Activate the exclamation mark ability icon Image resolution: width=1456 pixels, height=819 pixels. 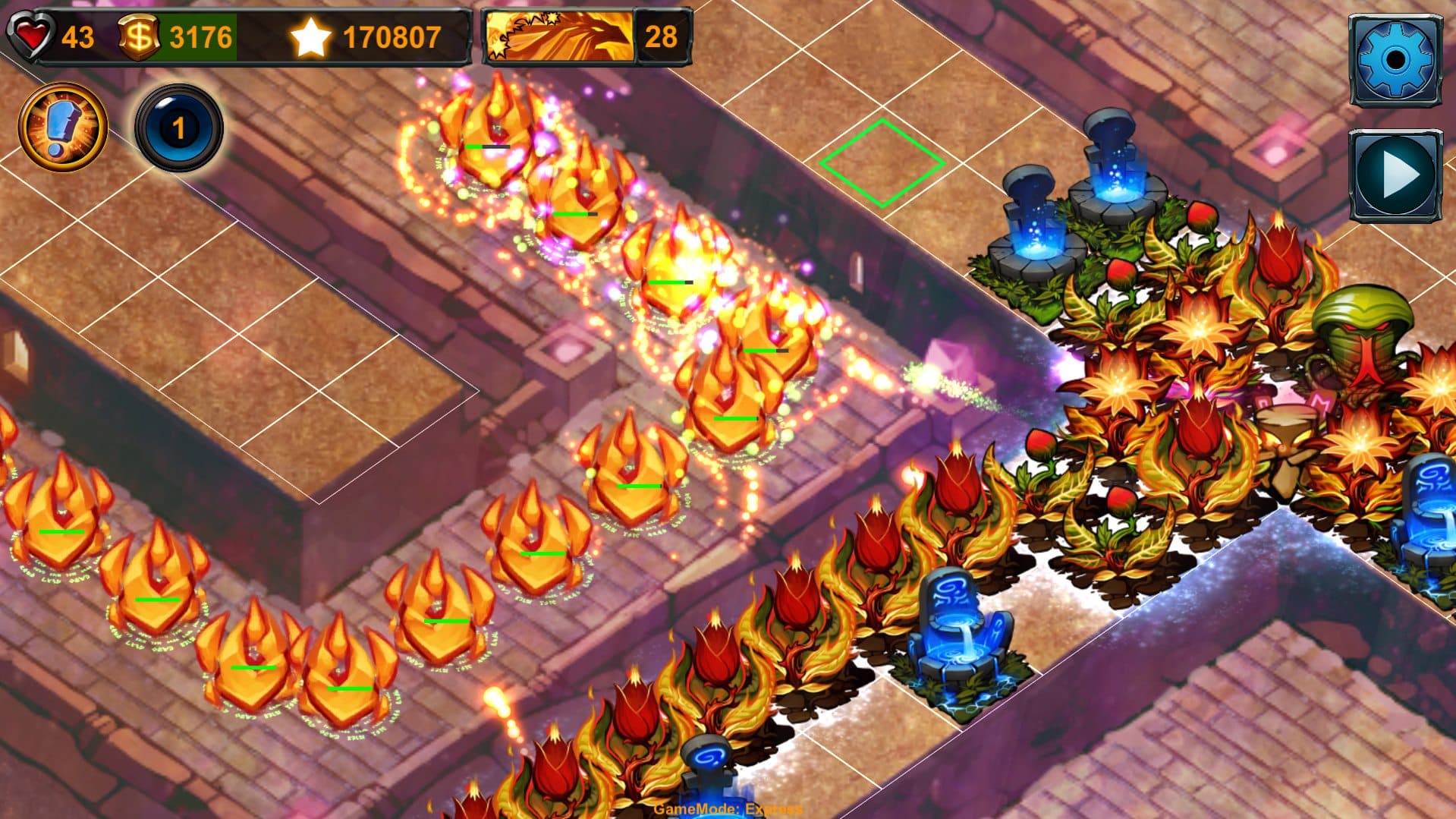pyautogui.click(x=62, y=125)
